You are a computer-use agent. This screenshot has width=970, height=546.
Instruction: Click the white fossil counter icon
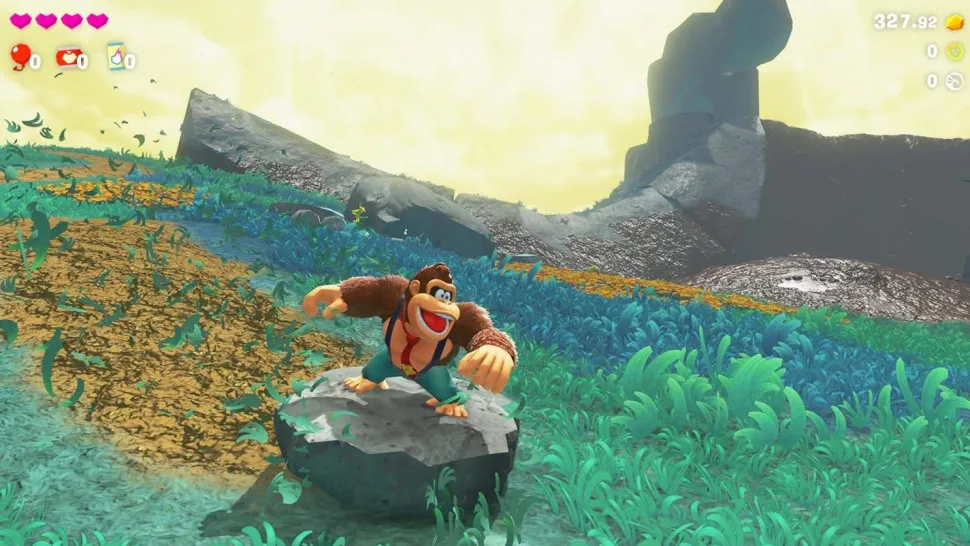[954, 81]
